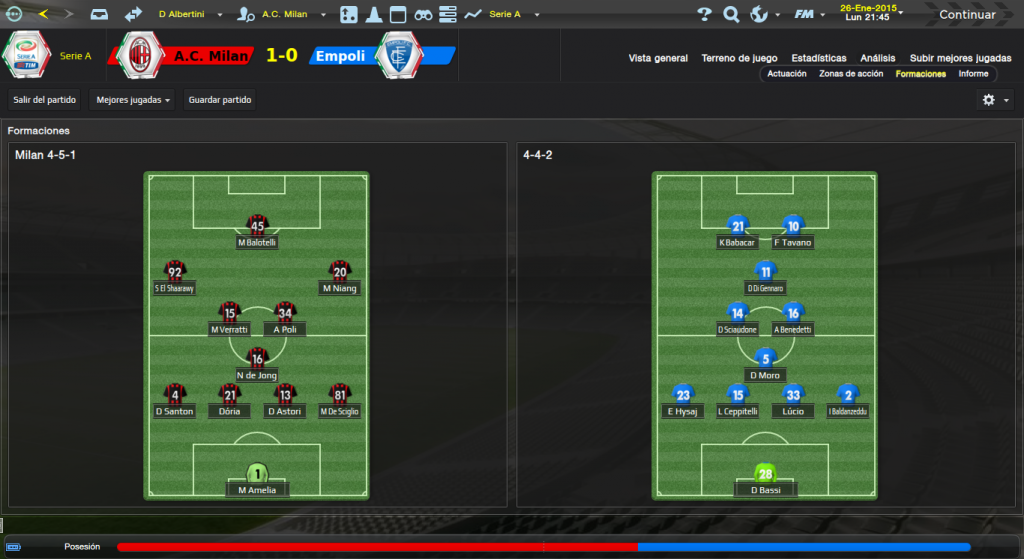
Task: Open the question mark help menu
Action: 704,15
